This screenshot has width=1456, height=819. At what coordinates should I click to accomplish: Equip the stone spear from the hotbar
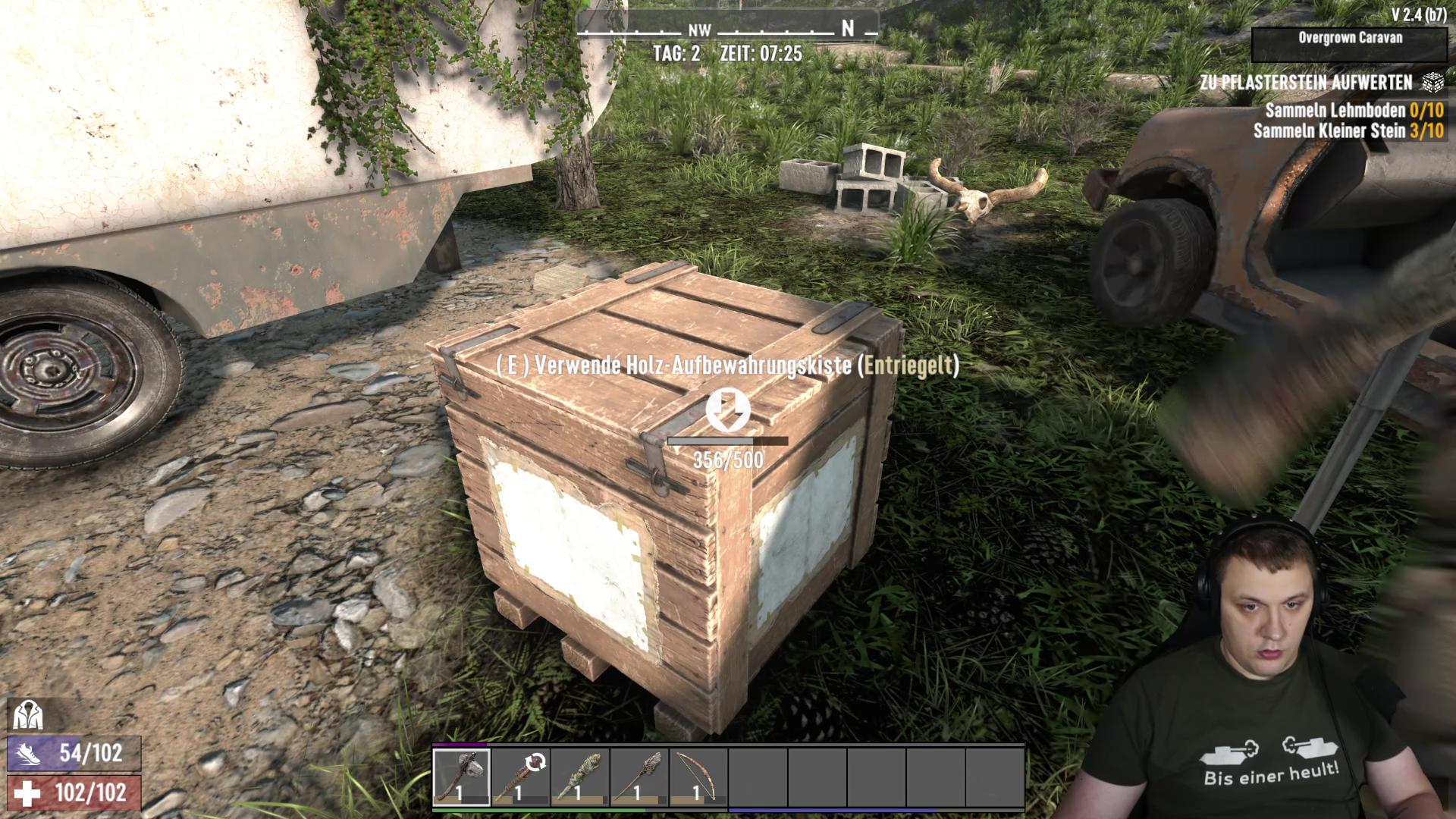pyautogui.click(x=639, y=777)
